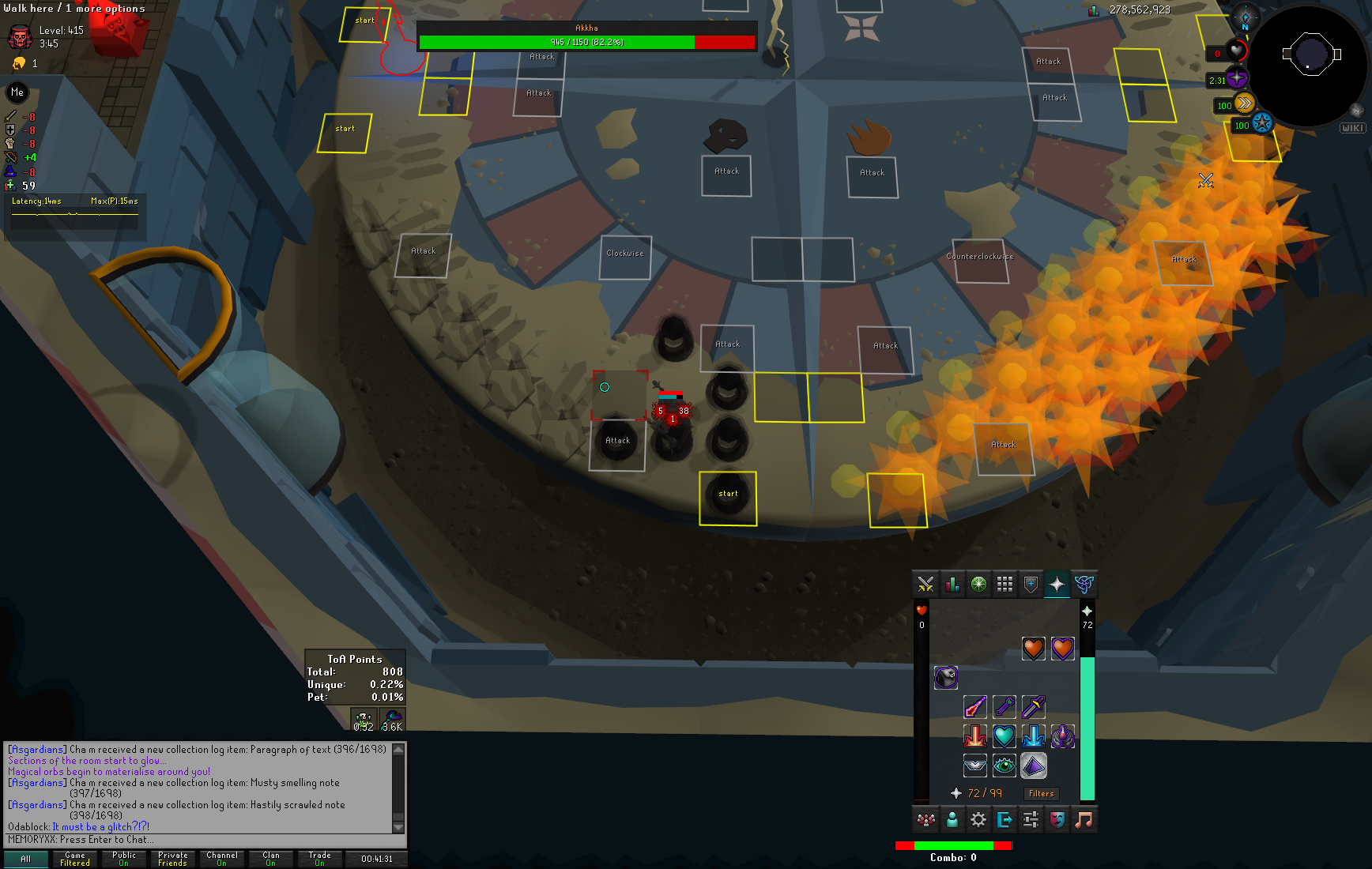Click the compass to face north
1372x869 pixels.
point(1246,18)
